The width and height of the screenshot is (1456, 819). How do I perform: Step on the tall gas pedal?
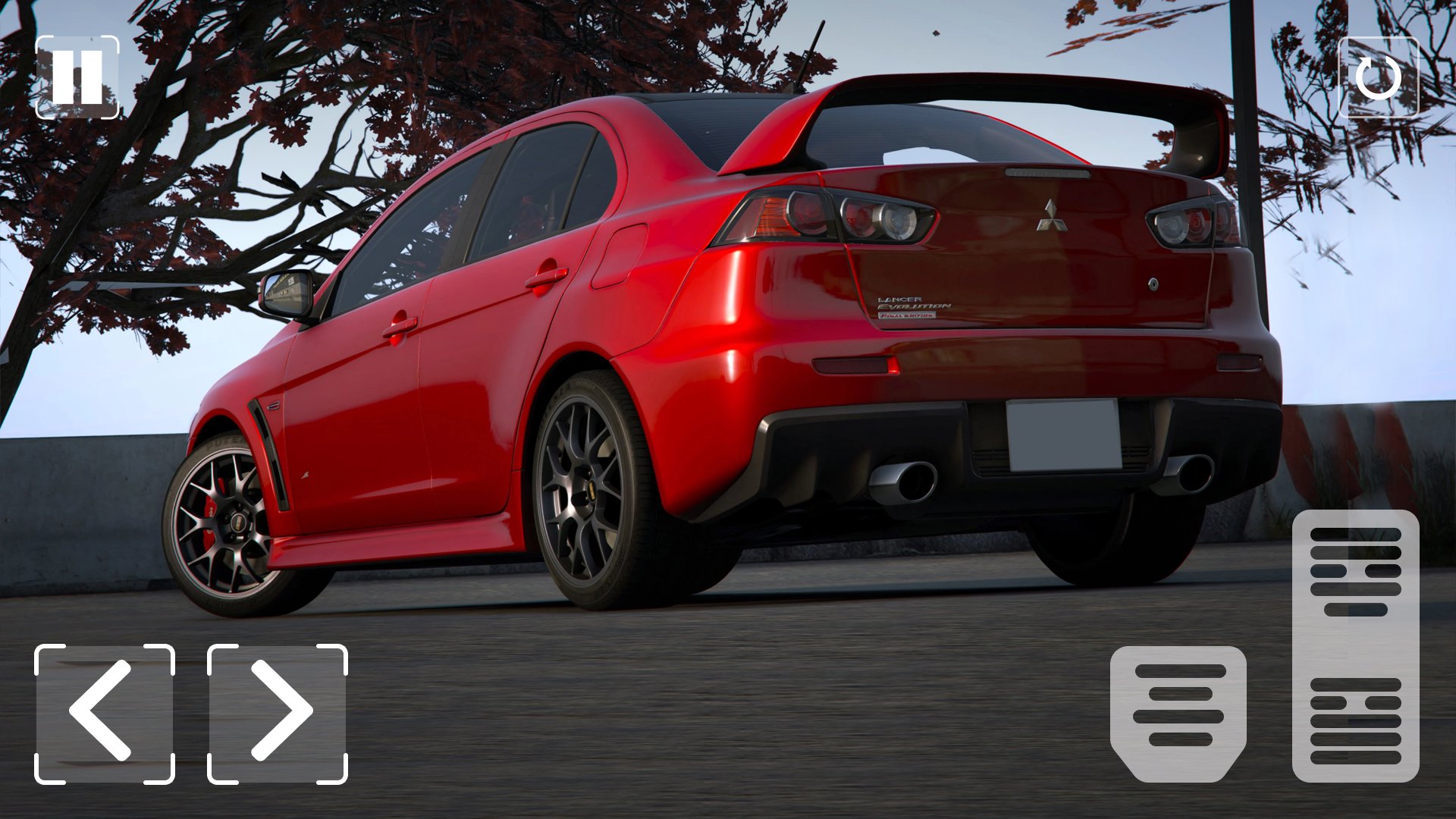point(1355,645)
